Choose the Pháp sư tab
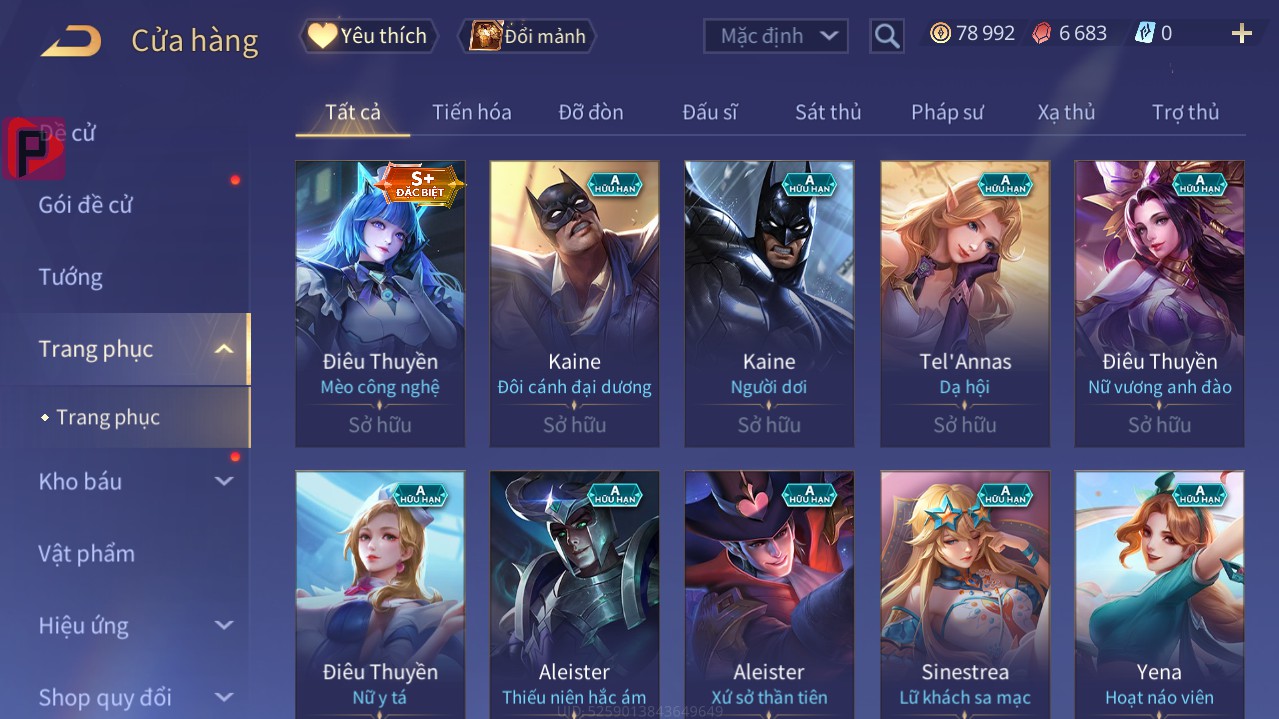Viewport: 1279px width, 719px height. [x=947, y=112]
